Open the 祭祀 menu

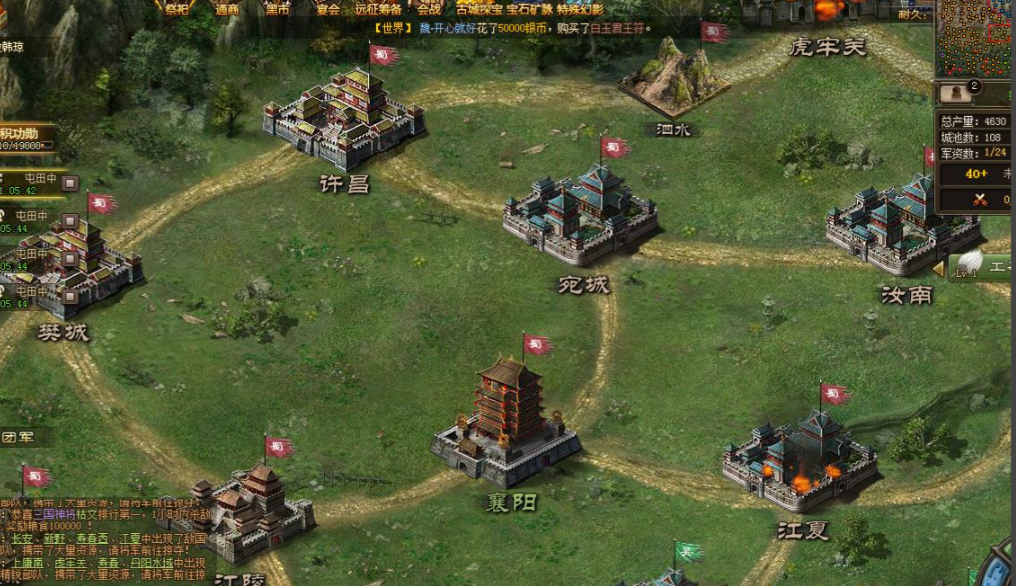pyautogui.click(x=176, y=8)
